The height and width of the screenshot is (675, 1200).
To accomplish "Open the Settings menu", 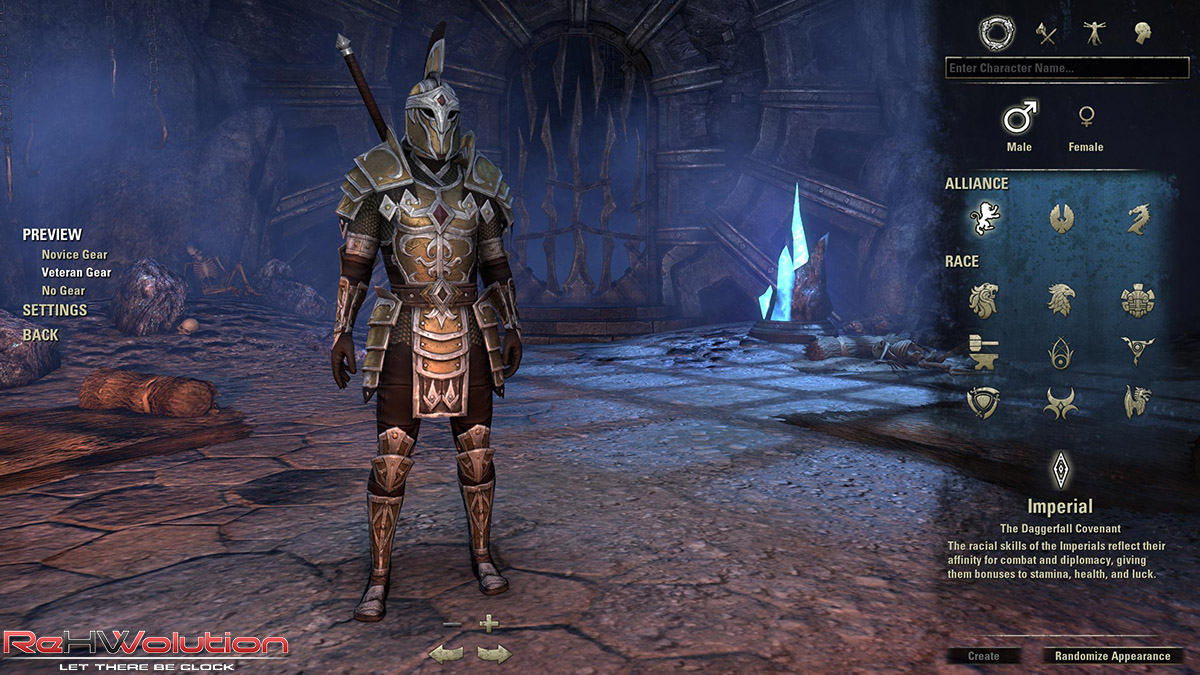I will point(55,310).
